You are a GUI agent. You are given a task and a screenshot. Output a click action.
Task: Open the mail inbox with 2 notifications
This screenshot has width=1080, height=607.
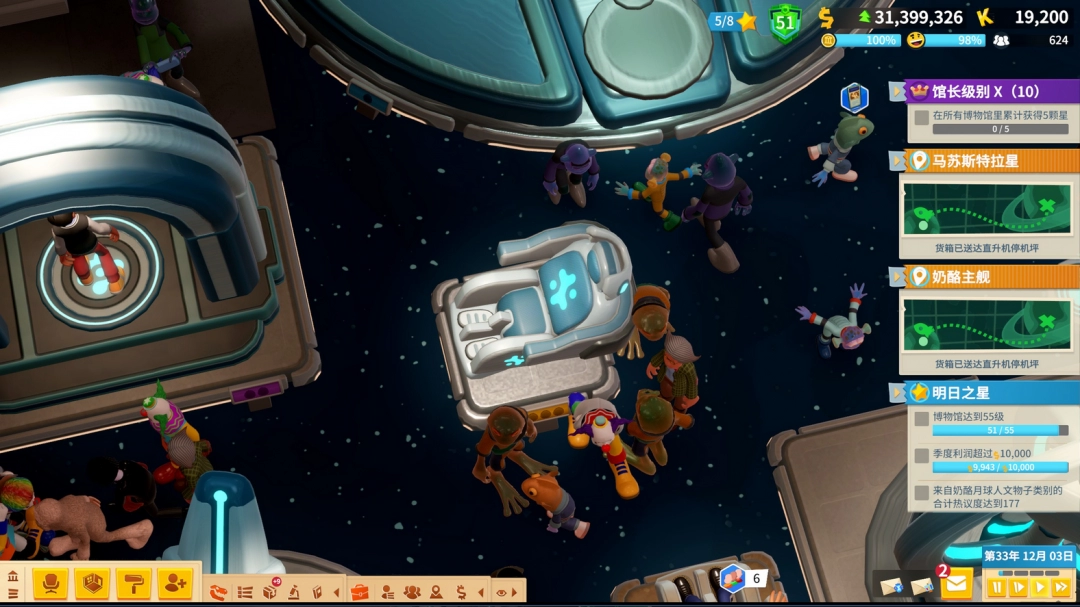(956, 582)
